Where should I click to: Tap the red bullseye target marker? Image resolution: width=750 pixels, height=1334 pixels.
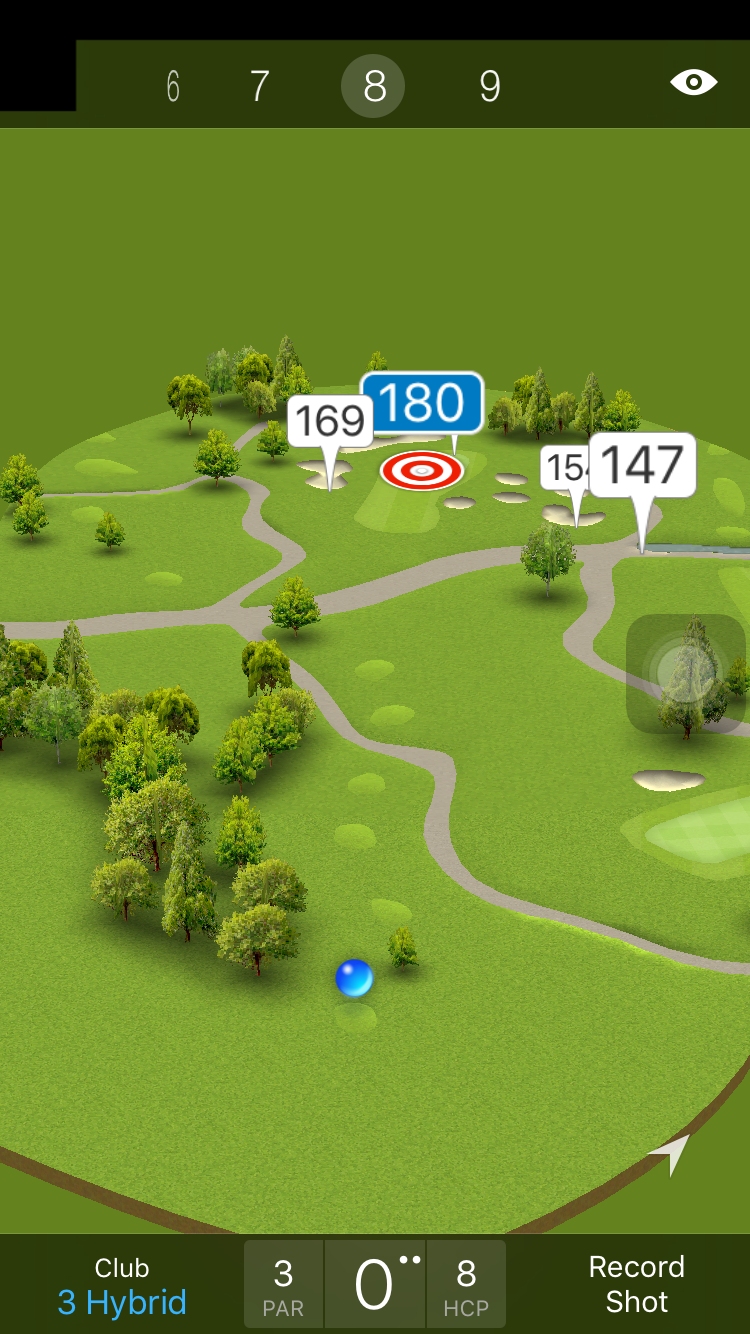click(422, 469)
